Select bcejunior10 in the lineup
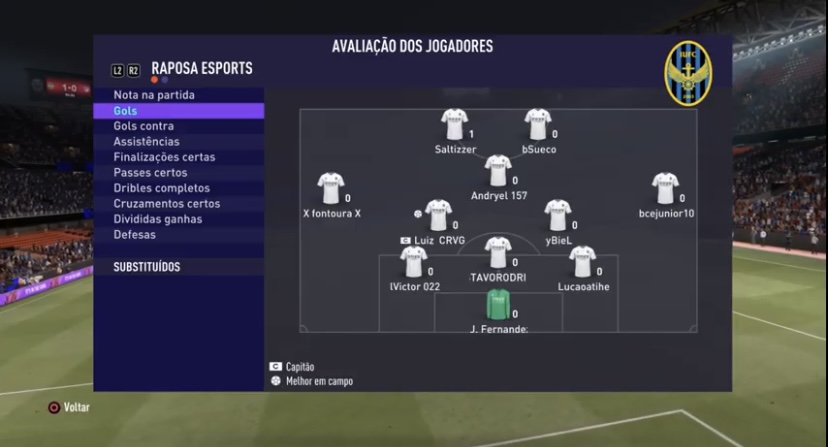The height and width of the screenshot is (447, 828). click(x=665, y=188)
